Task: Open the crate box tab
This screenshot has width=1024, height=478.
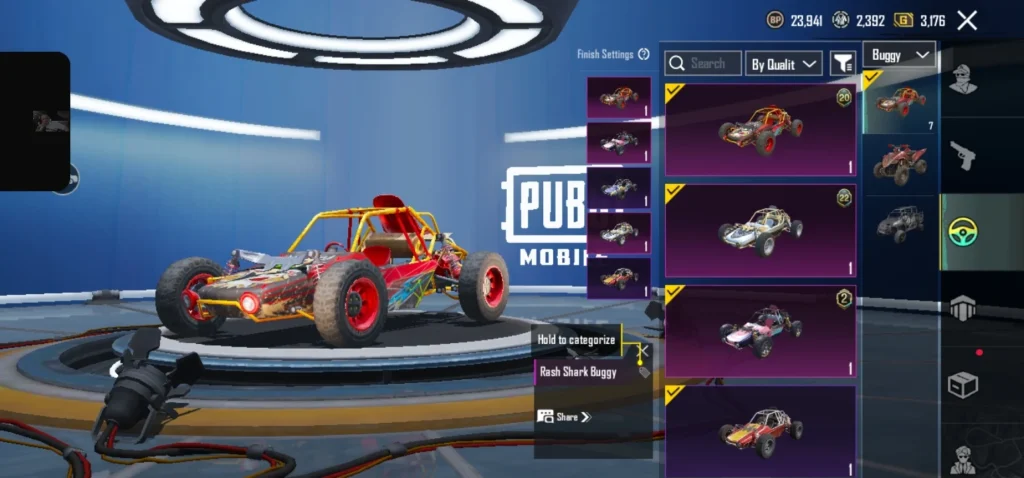Action: 963,384
